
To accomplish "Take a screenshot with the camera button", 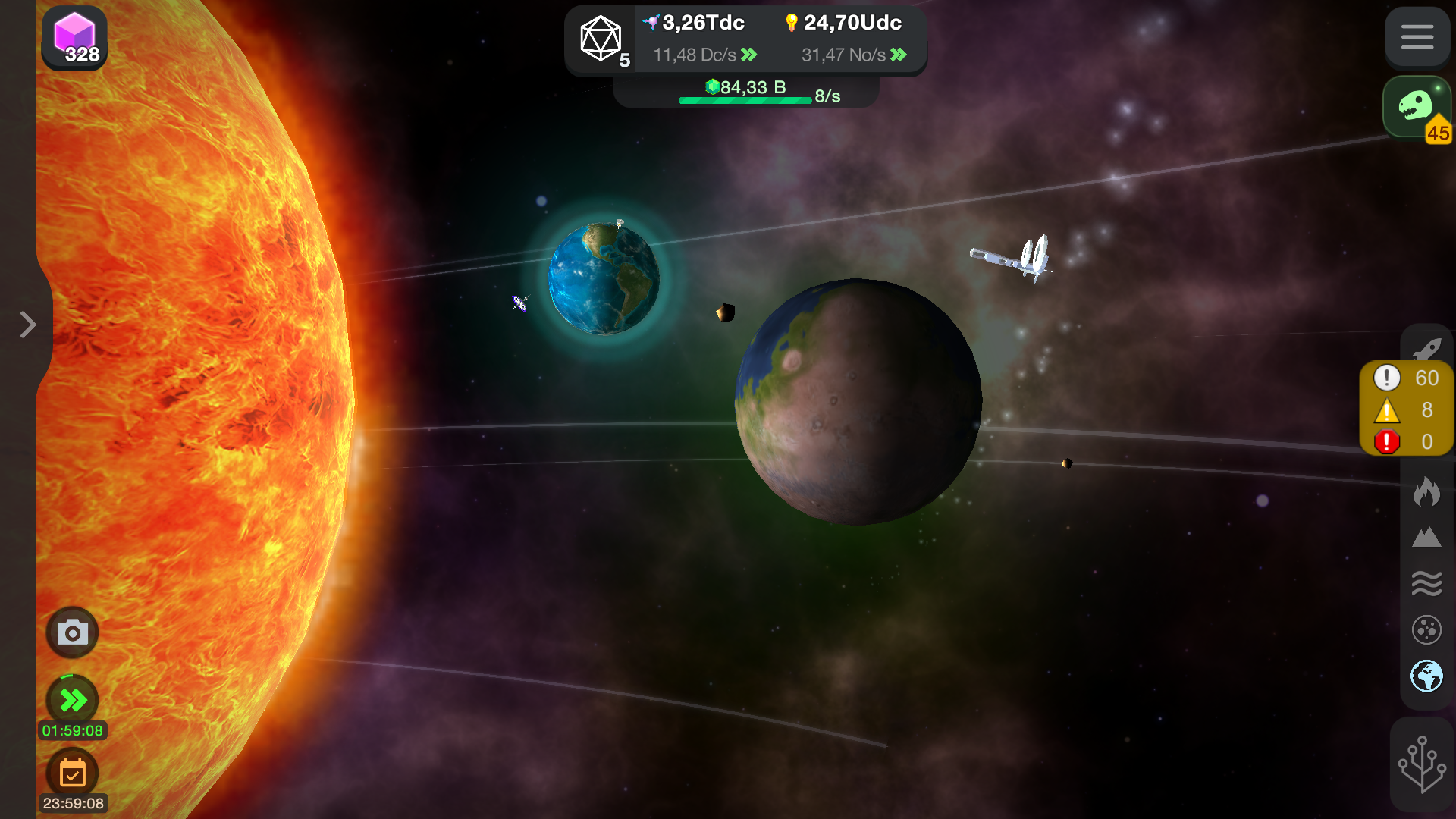I will [x=73, y=632].
